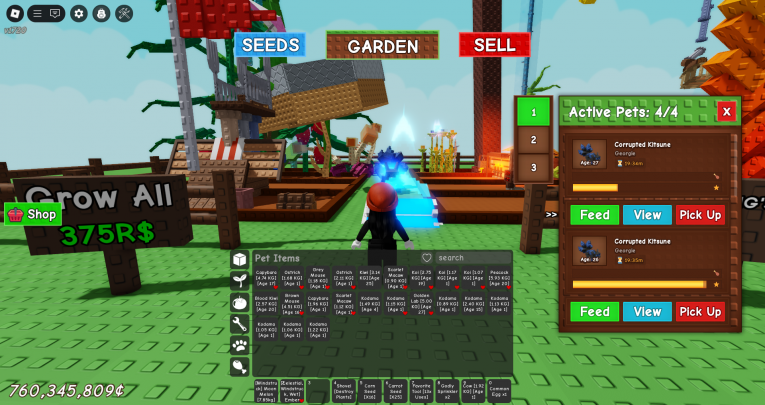Open the Shop on the left
This screenshot has height=405, width=765.
point(33,214)
